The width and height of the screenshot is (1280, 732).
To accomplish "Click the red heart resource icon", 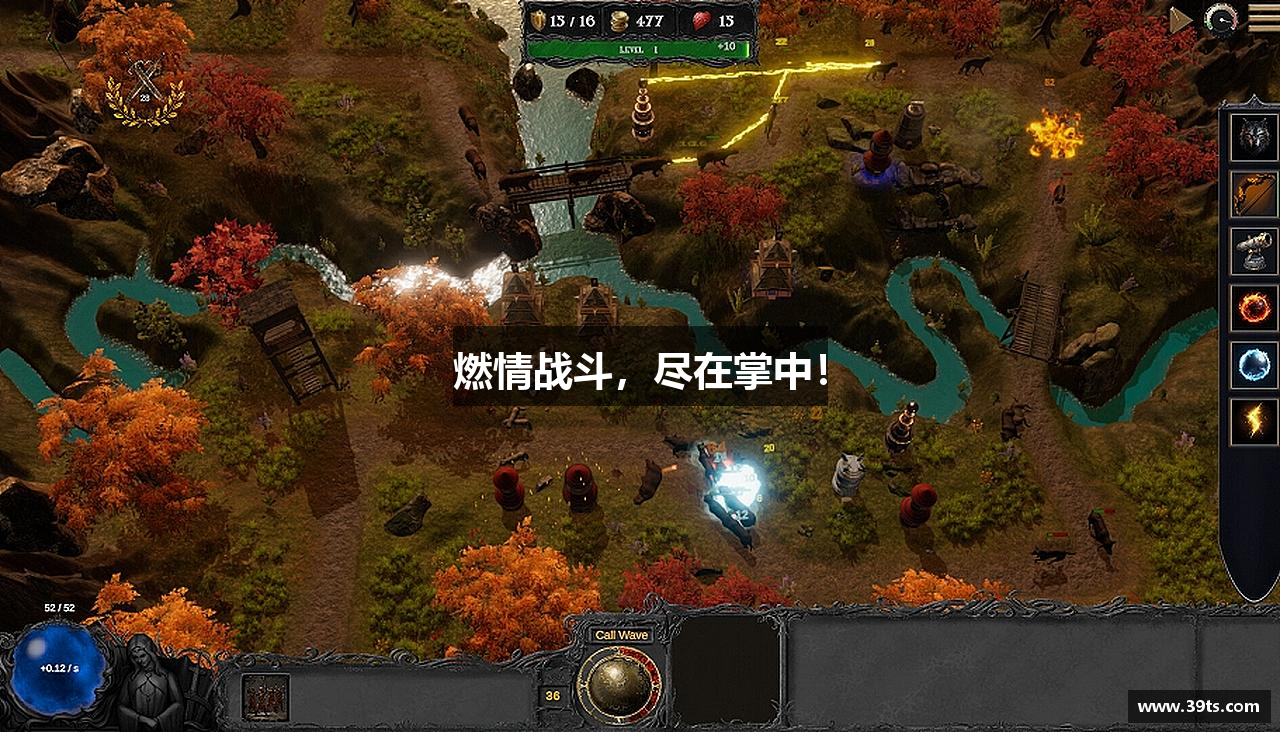I will (x=700, y=22).
